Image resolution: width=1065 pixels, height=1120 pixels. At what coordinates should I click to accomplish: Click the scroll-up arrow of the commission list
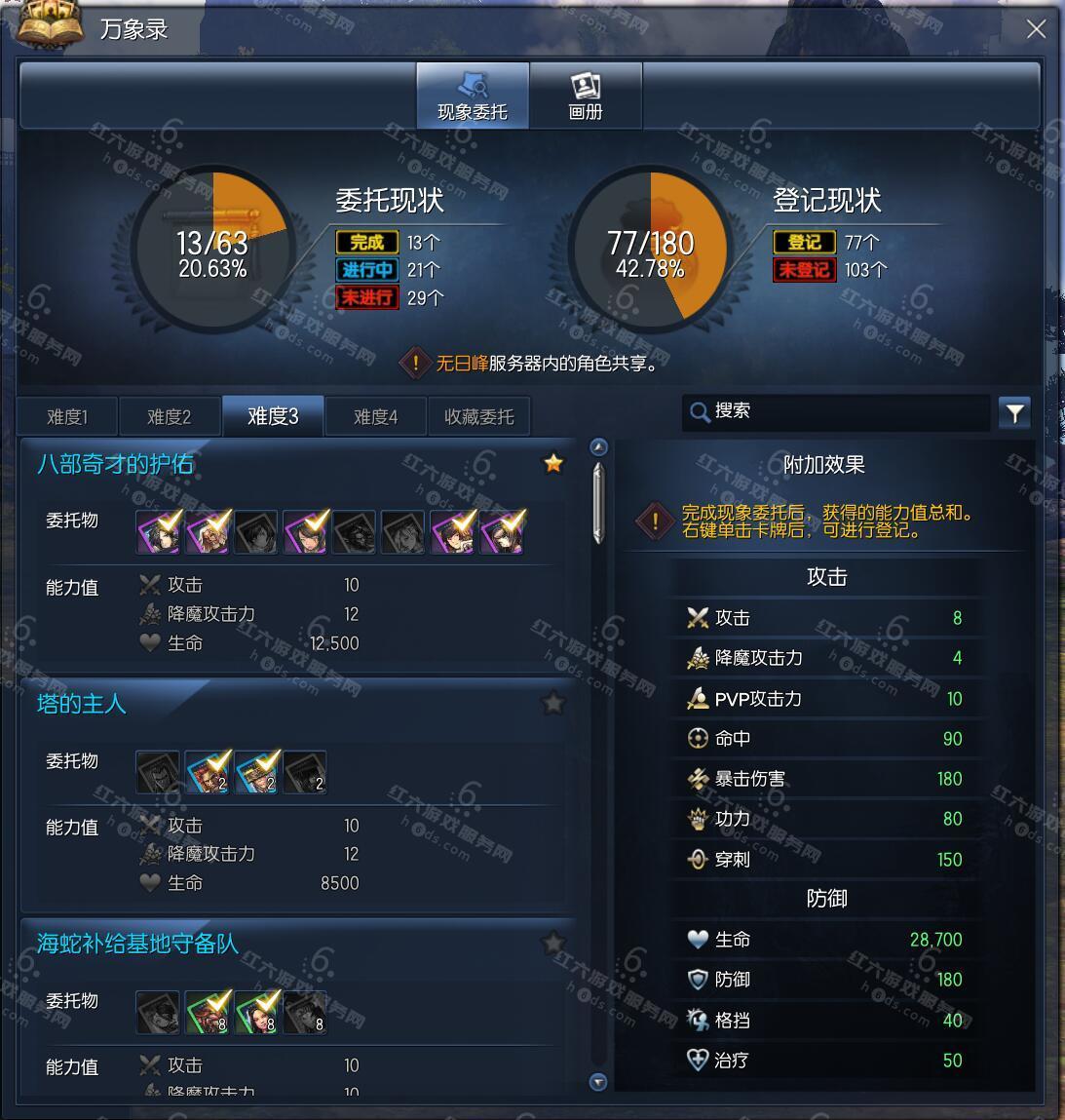click(x=598, y=447)
